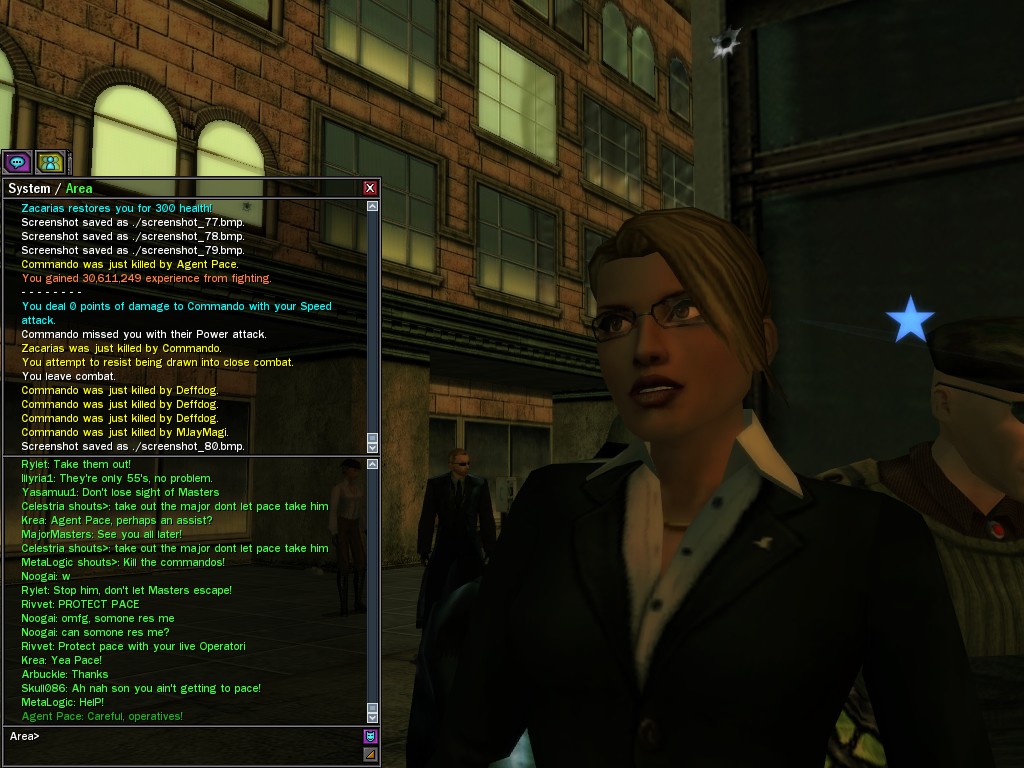
Task: Click the system log's up arrow
Action: [x=373, y=206]
